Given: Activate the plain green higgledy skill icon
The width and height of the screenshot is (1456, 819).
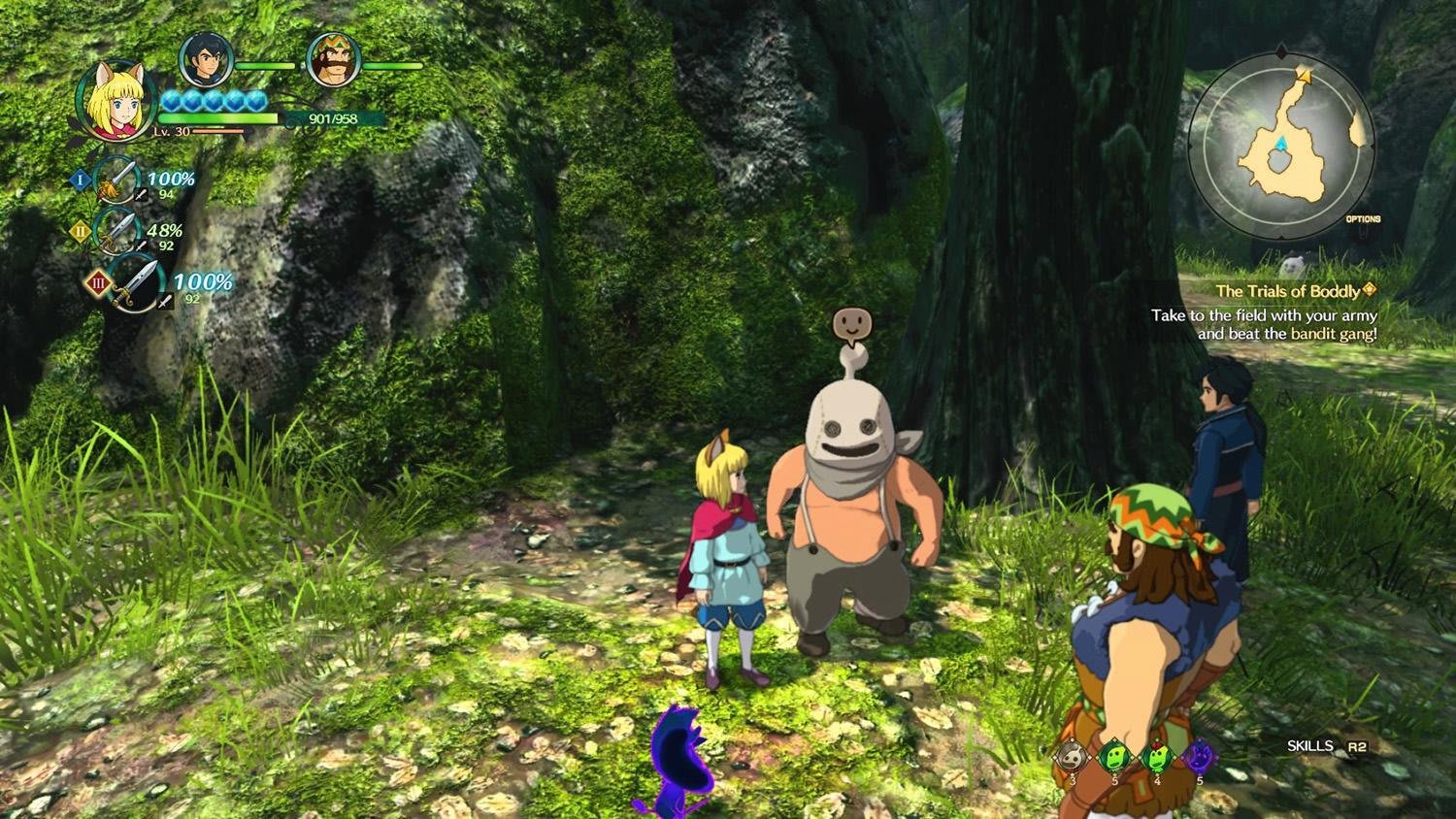Looking at the screenshot, I should pos(1113,755).
